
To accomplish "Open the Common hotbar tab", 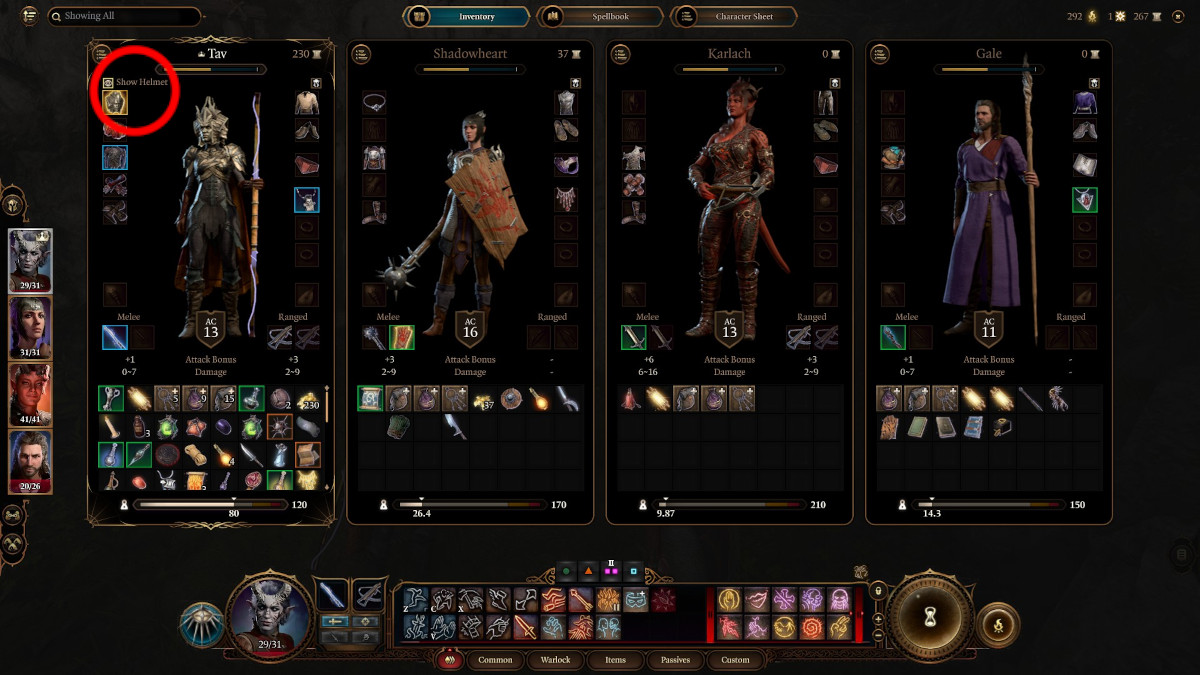I will (495, 660).
